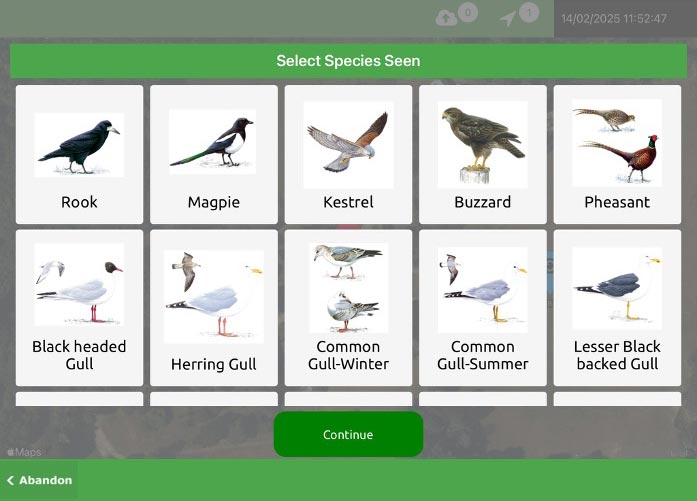Select the Black headed Gull tile

coord(79,308)
